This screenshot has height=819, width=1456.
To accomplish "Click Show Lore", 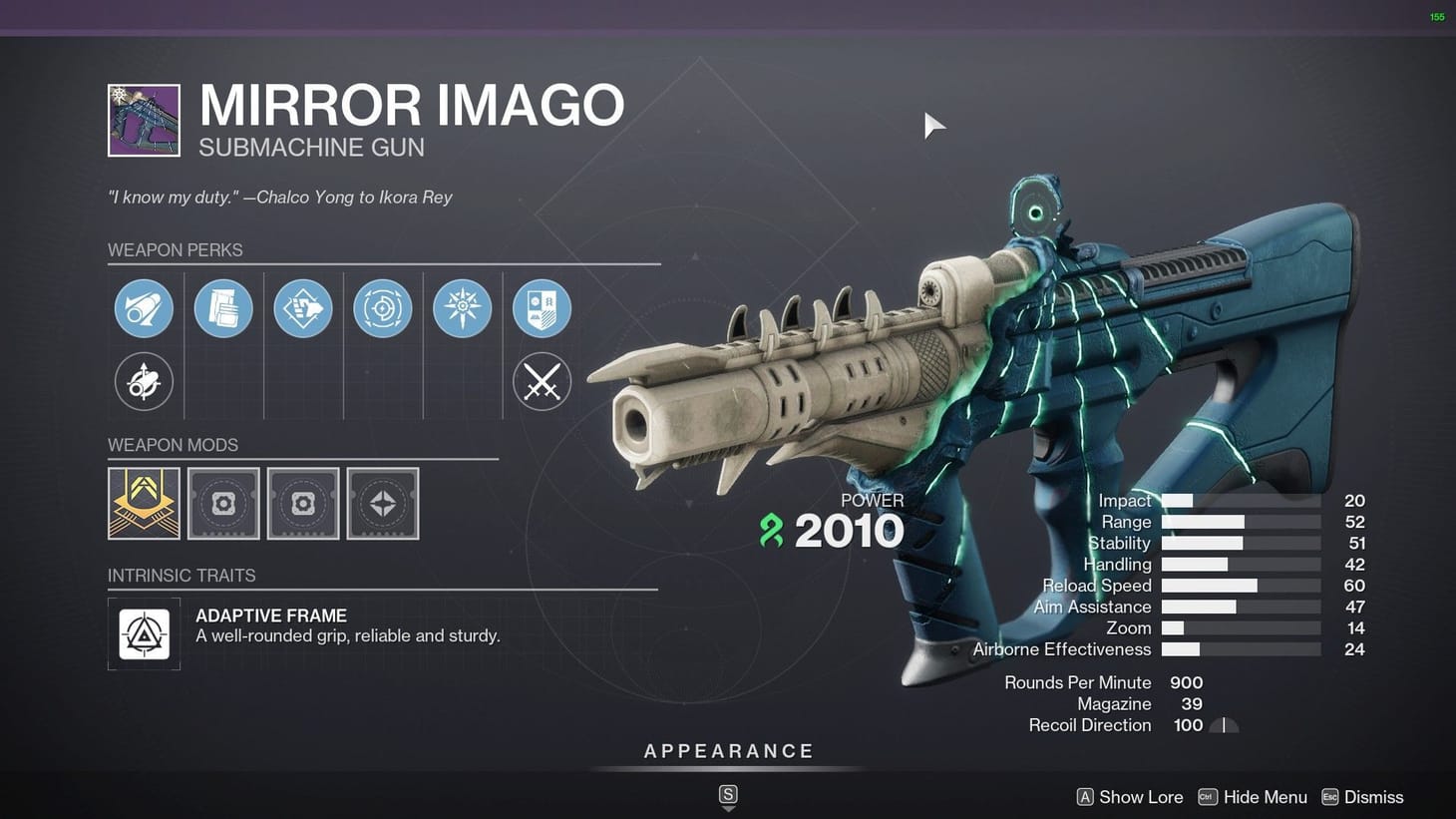I will click(x=1129, y=796).
